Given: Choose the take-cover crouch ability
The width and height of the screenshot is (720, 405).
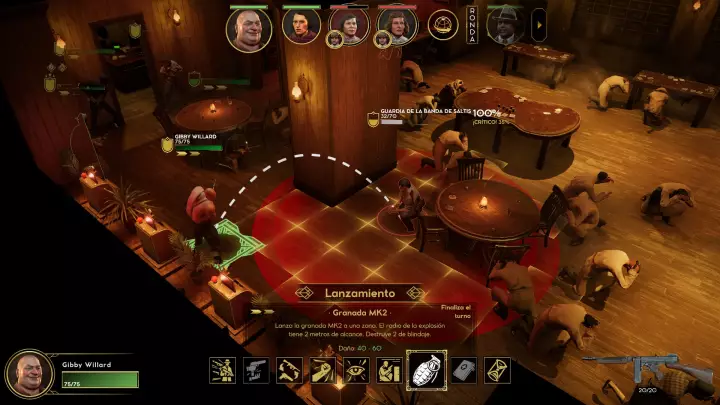Looking at the screenshot, I should click(388, 371).
